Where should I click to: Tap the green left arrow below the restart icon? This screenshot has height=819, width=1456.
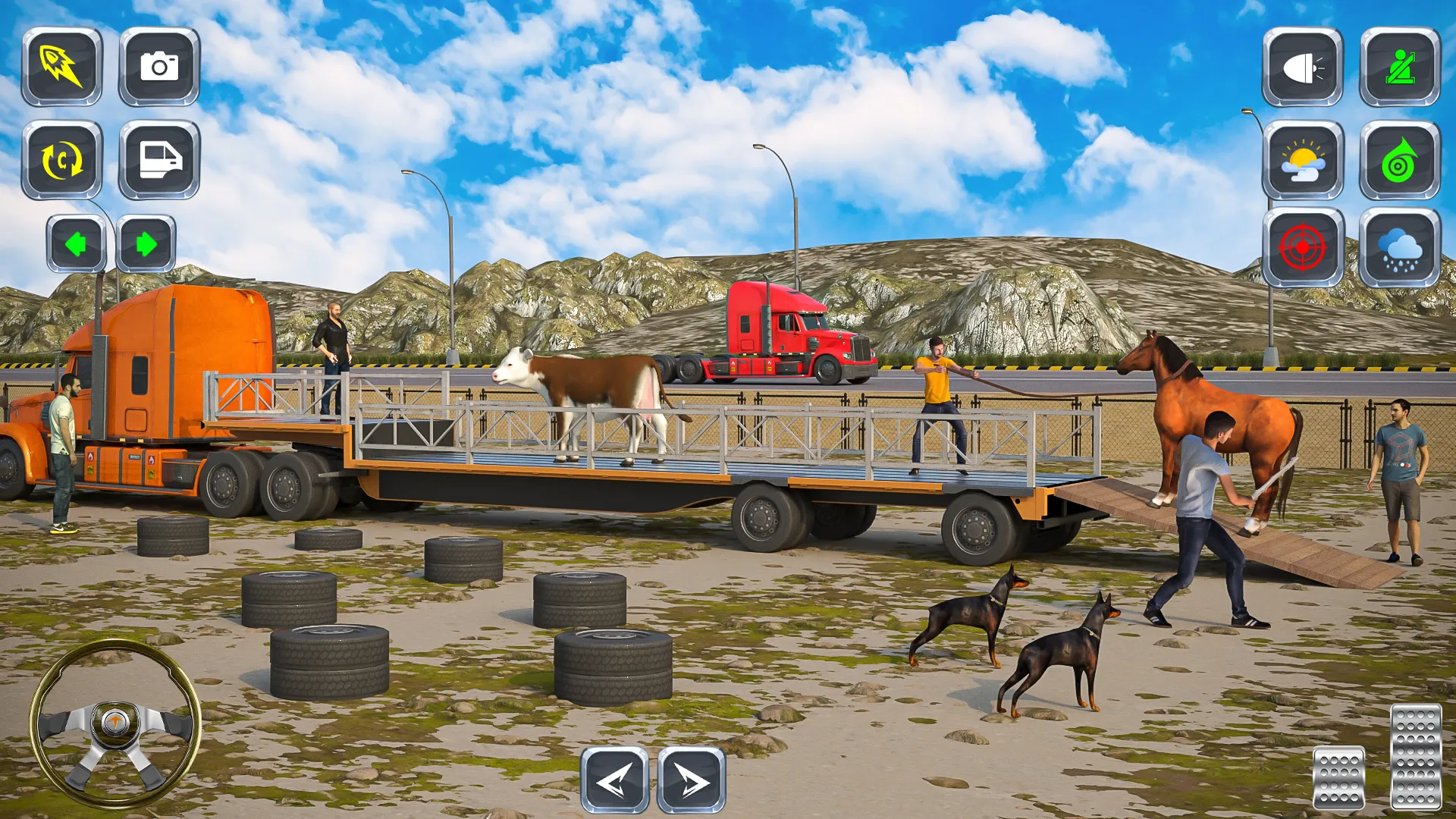(76, 243)
